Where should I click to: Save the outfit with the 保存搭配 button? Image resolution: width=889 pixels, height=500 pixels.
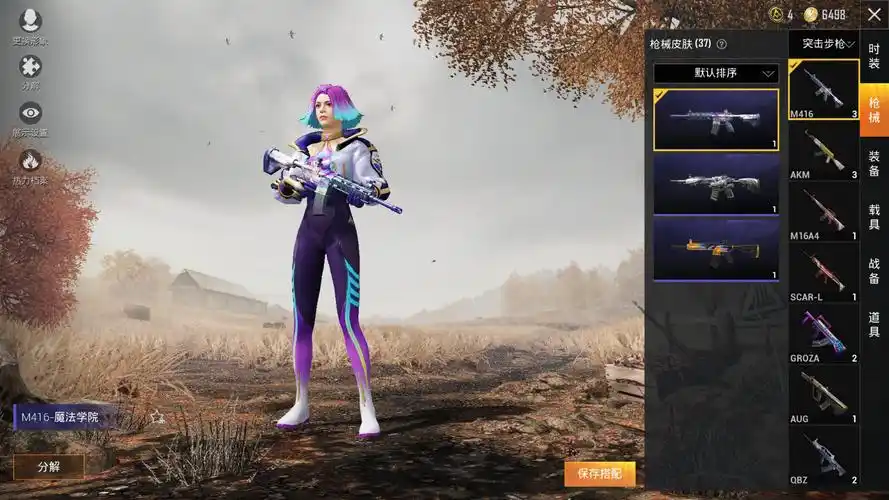[x=600, y=473]
